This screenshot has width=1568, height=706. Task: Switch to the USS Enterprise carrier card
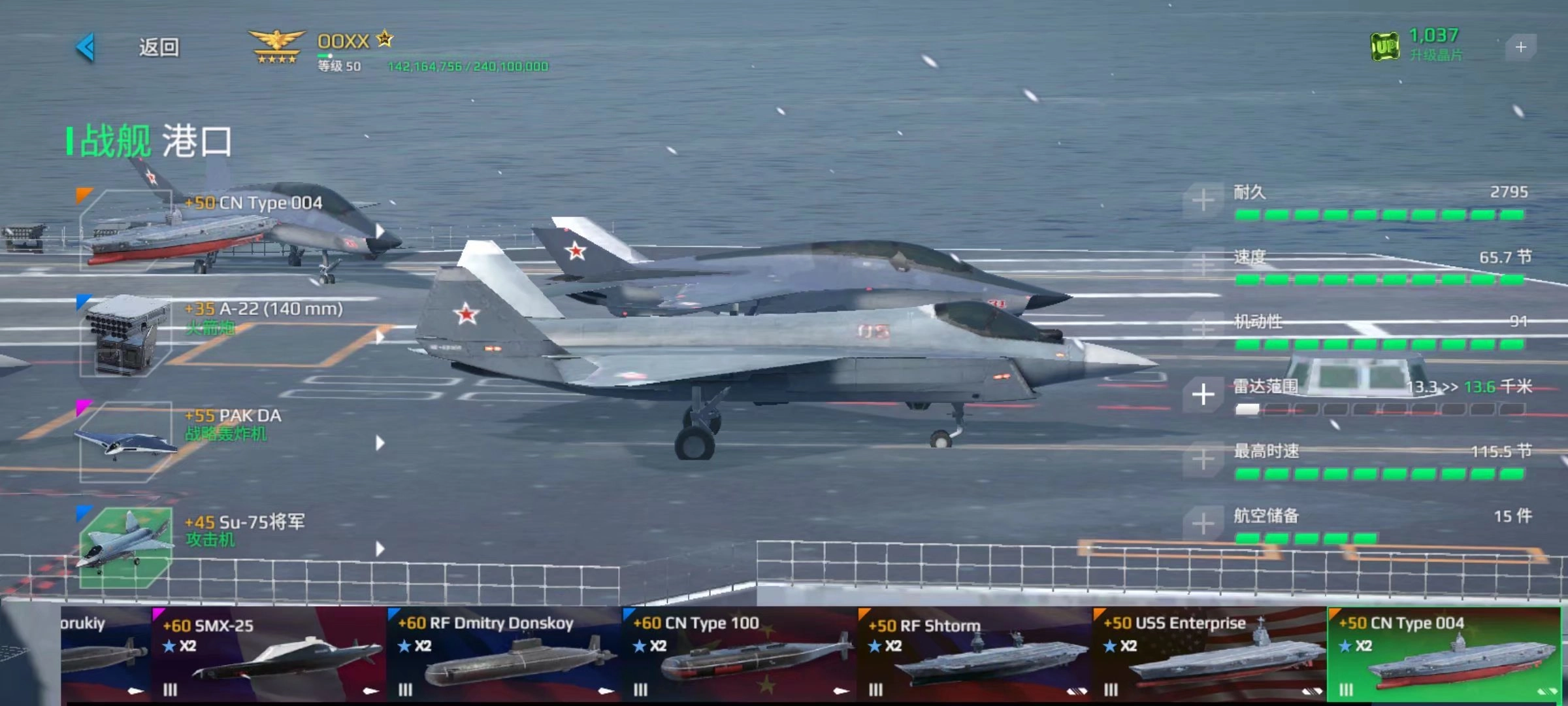[1209, 654]
